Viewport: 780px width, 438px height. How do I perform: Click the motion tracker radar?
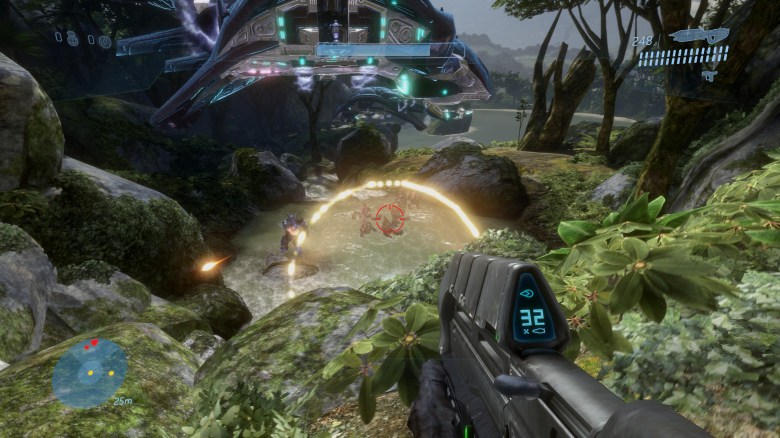89,373
